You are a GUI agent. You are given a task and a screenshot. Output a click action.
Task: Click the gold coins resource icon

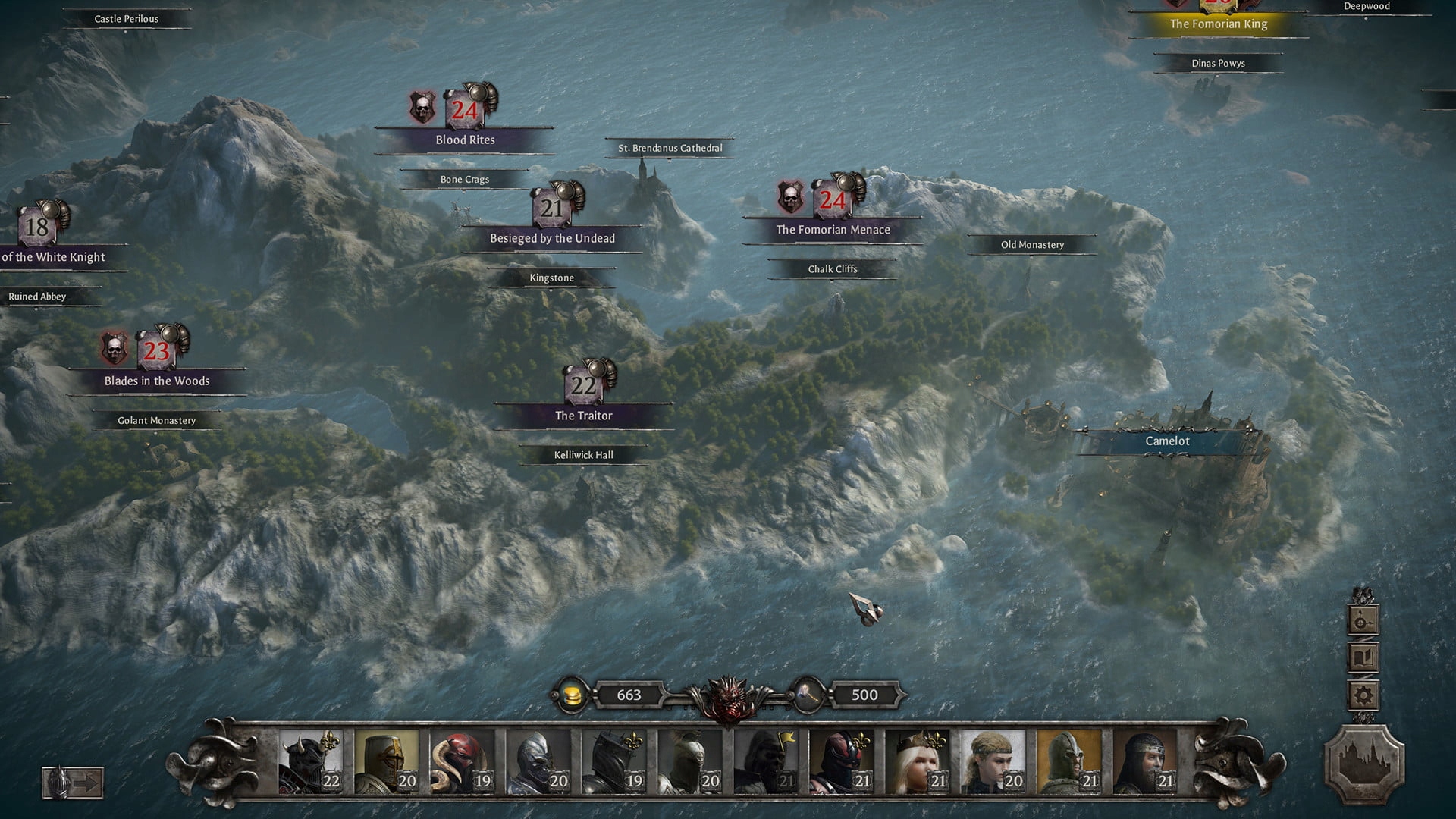572,695
